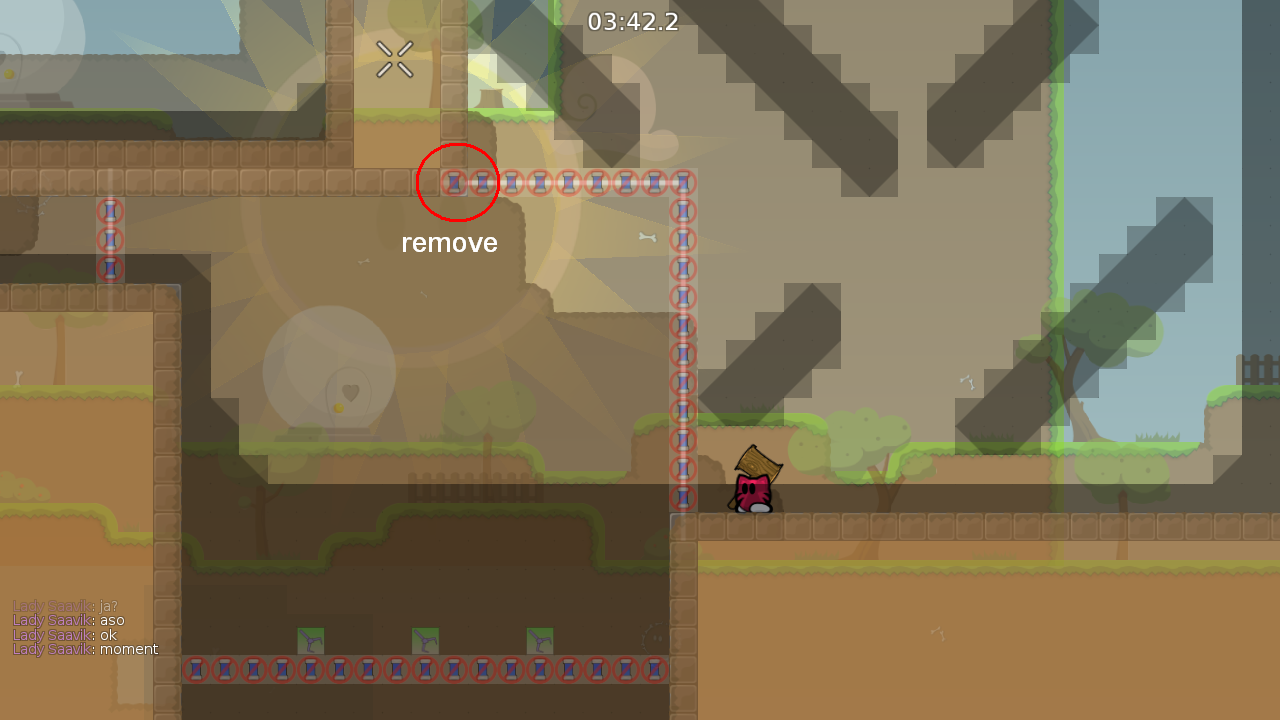1280x720 pixels.
Task: Click the bone decoration near the freeze column
Action: tap(648, 237)
